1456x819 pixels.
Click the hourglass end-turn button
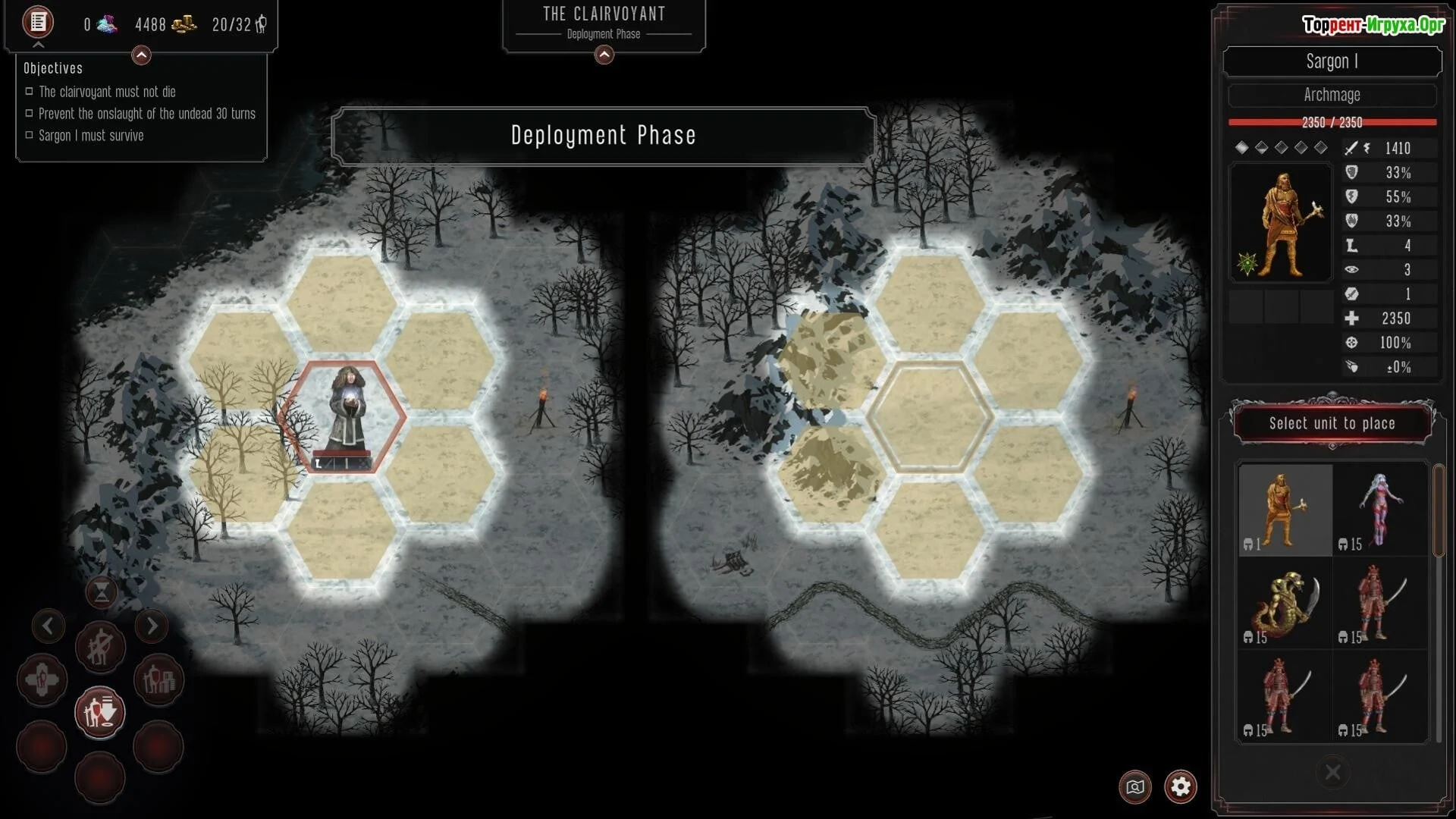[101, 592]
